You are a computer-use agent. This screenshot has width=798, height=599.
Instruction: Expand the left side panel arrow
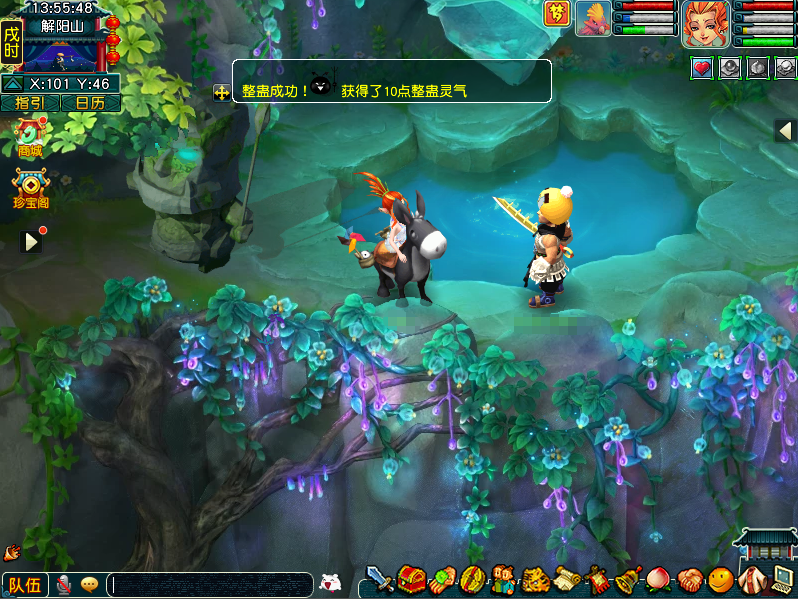point(32,241)
